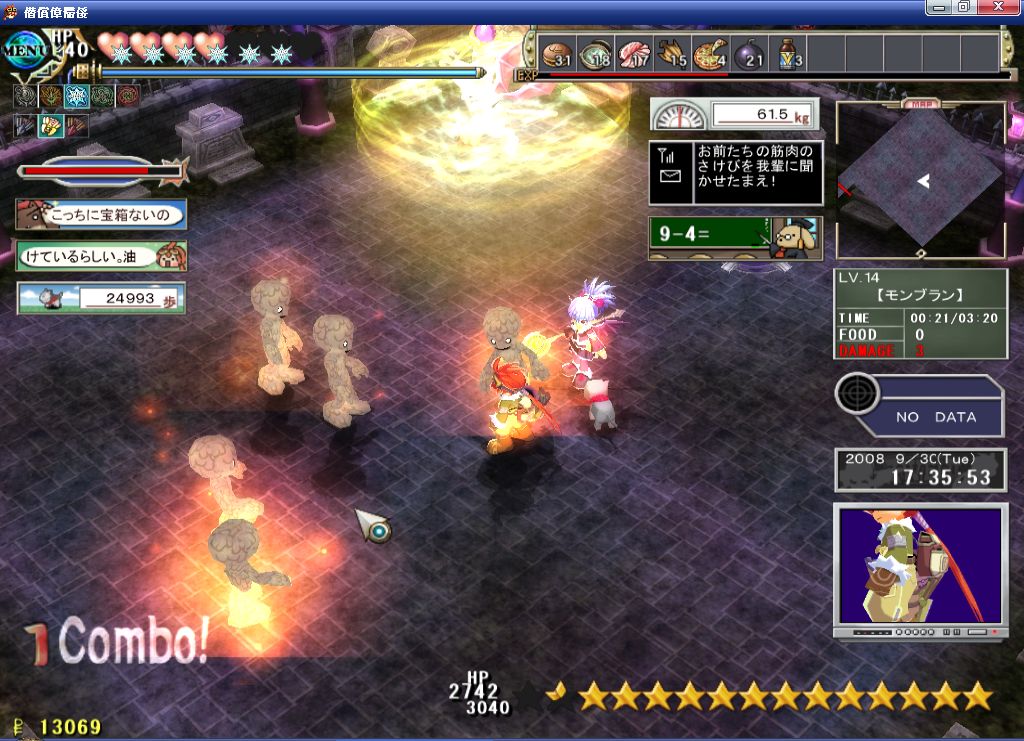Select the red swirl element icon
This screenshot has height=741, width=1024.
tap(126, 97)
